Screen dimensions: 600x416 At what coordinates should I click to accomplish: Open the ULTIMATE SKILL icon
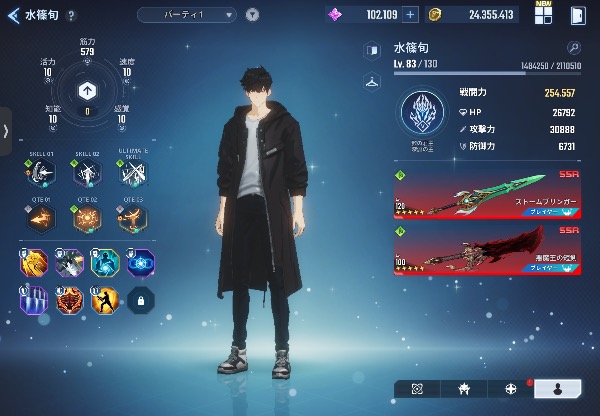132,174
